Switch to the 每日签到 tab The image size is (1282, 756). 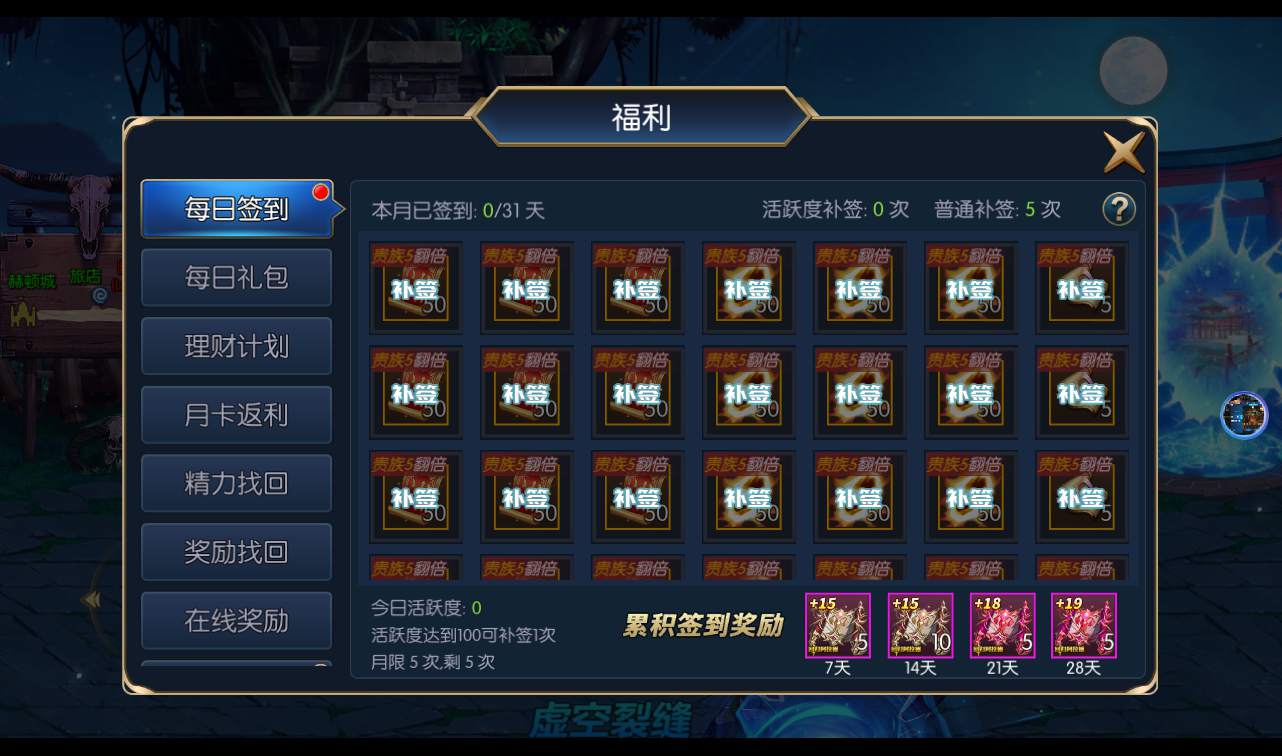[237, 208]
